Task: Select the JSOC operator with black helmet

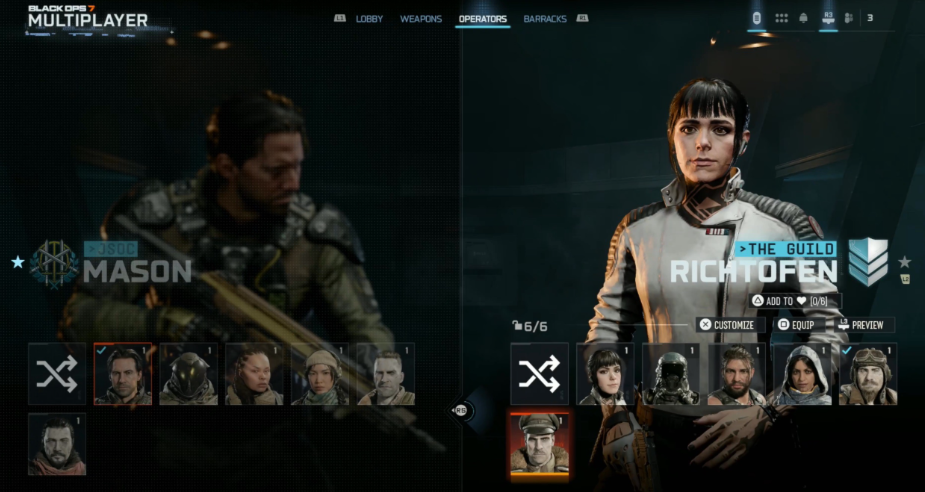Action: pos(188,374)
